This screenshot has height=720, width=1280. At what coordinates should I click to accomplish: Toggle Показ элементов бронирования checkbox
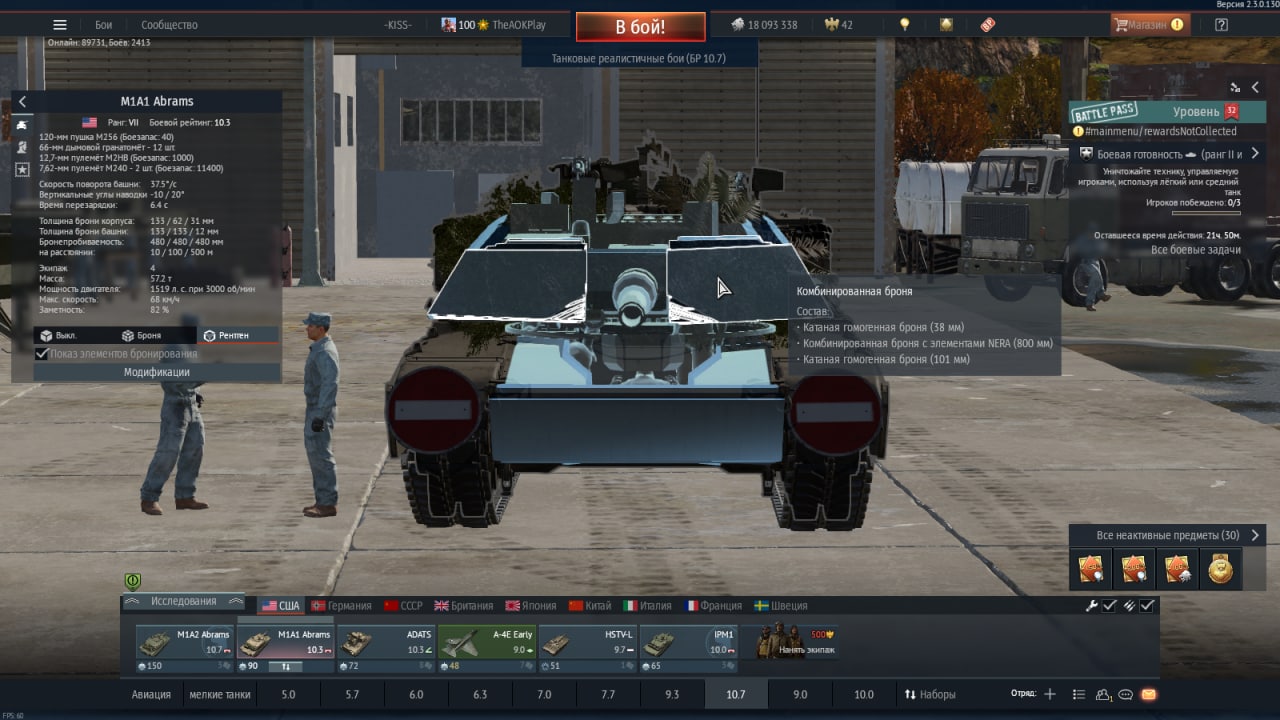point(42,354)
